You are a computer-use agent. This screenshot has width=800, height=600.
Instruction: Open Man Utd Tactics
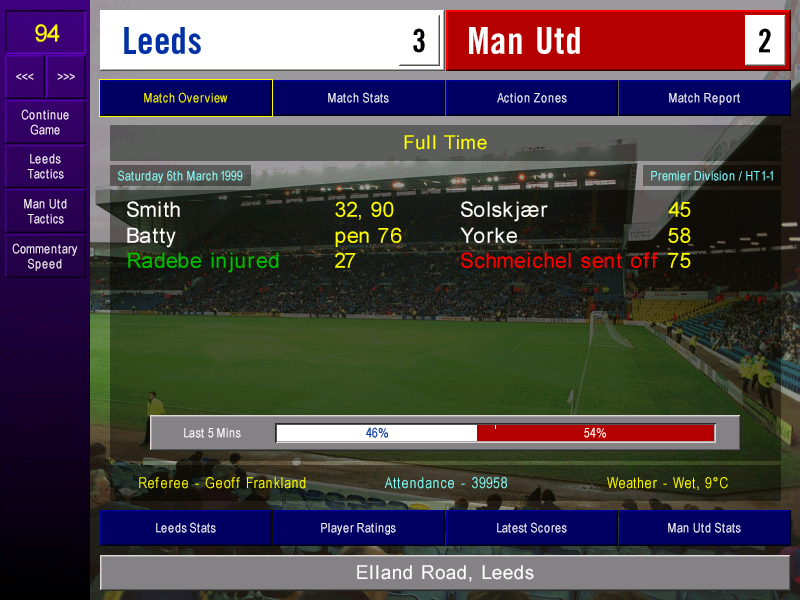pos(45,211)
